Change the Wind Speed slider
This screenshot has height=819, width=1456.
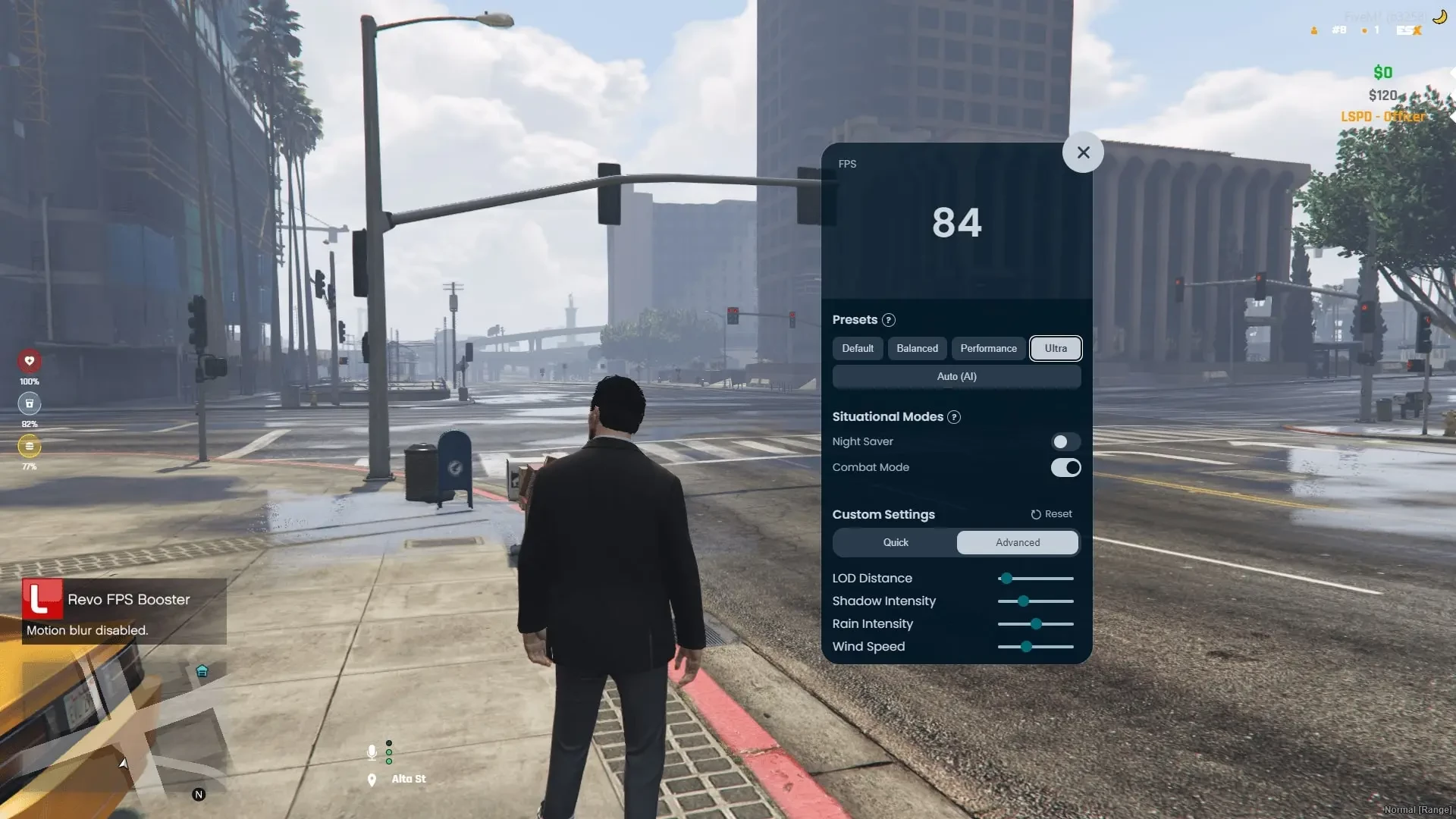[x=1026, y=647]
